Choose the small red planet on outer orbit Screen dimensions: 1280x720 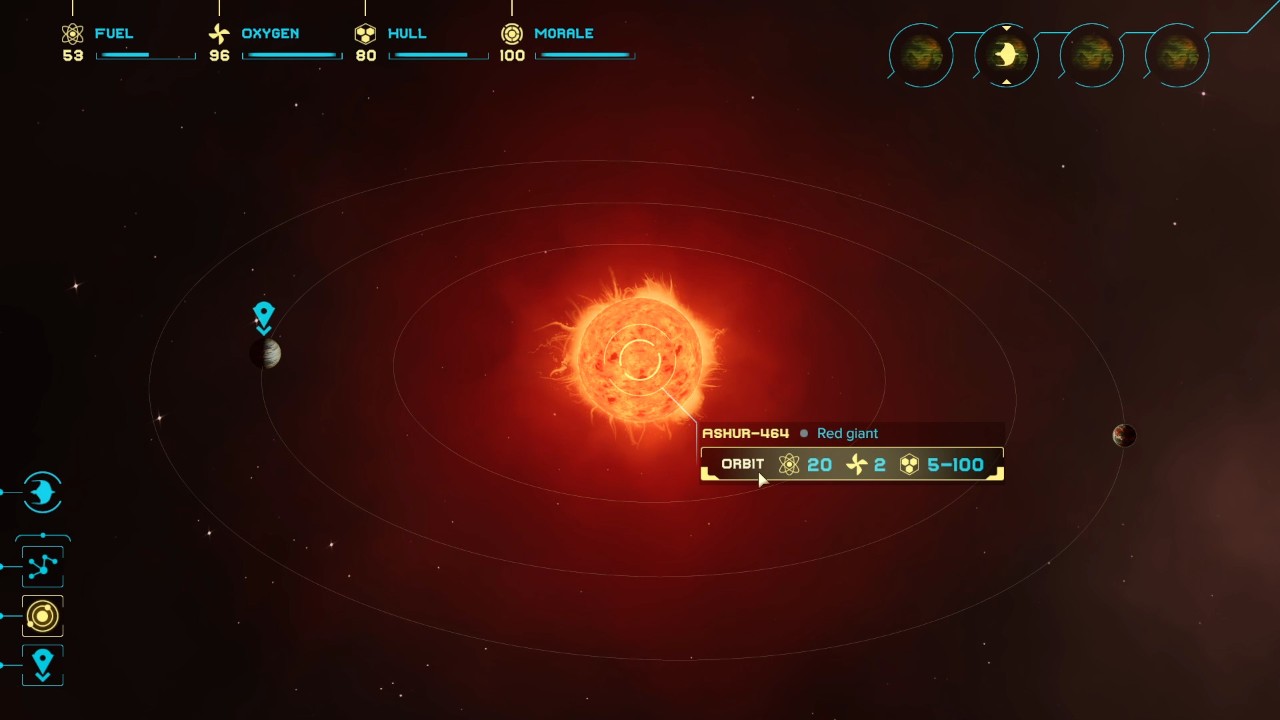(x=1124, y=435)
